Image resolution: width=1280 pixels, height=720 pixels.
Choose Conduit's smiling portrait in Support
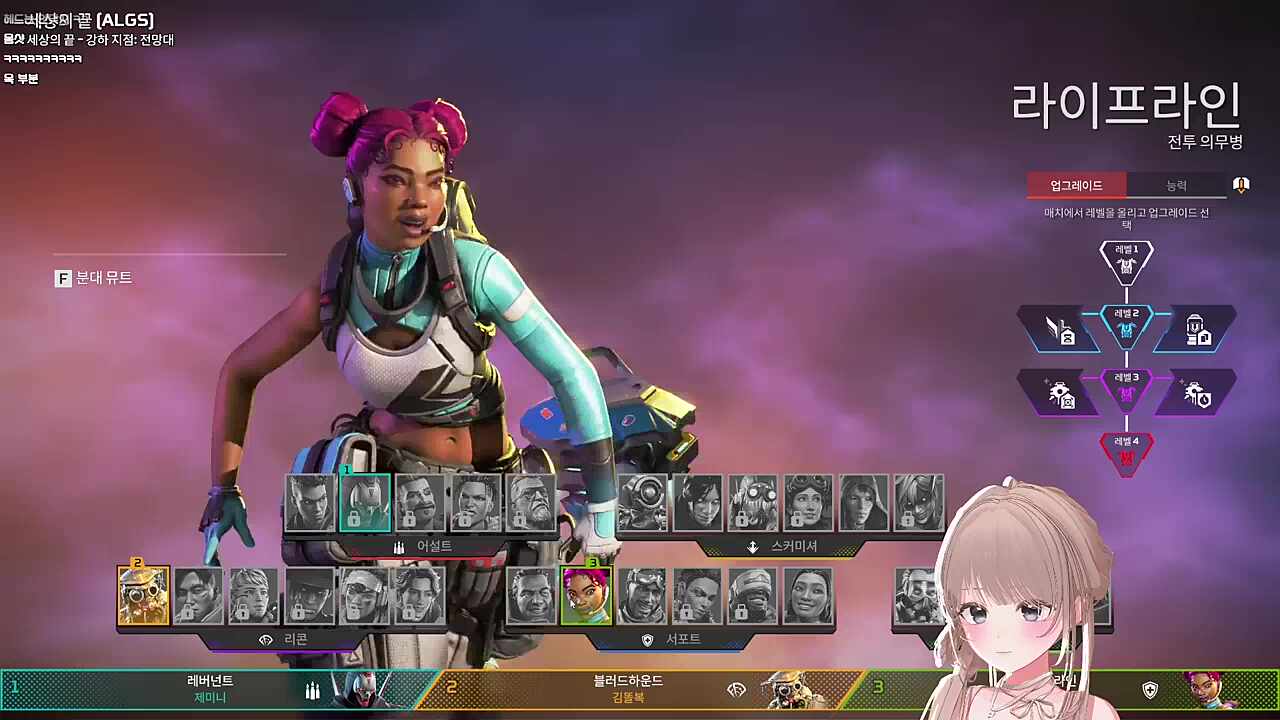point(808,596)
